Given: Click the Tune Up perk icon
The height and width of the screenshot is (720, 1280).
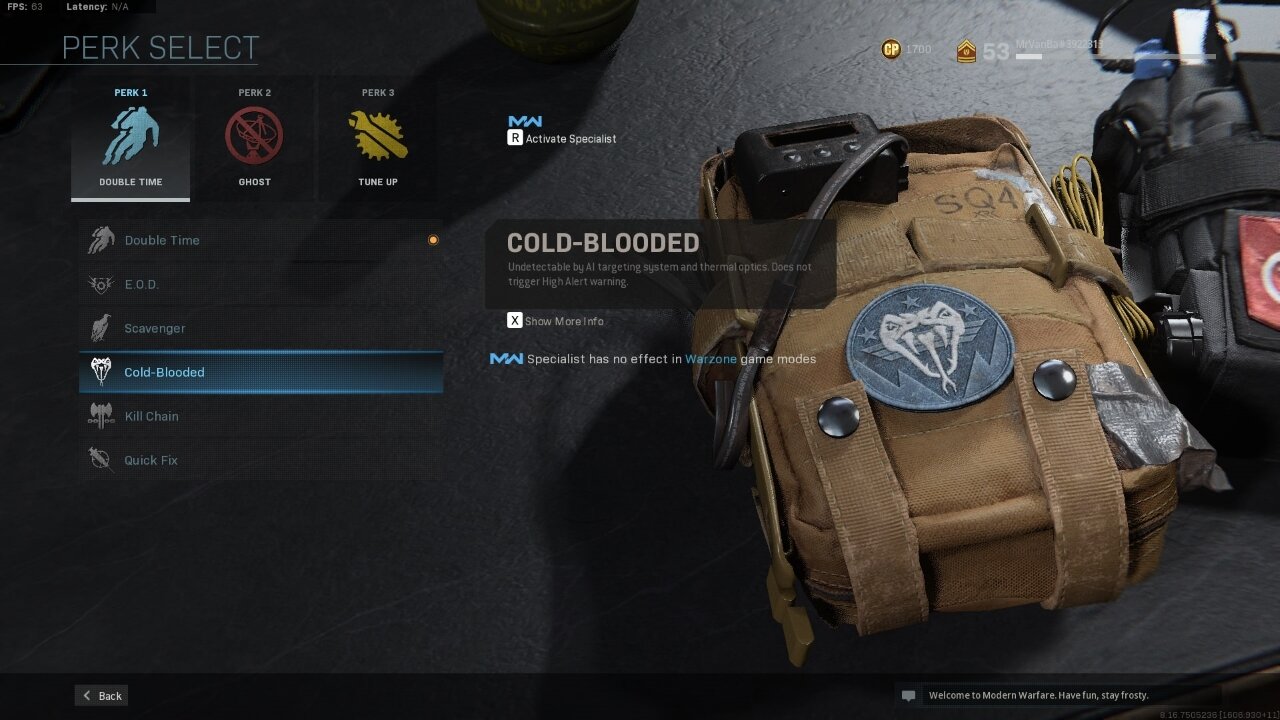Looking at the screenshot, I should click(x=378, y=135).
